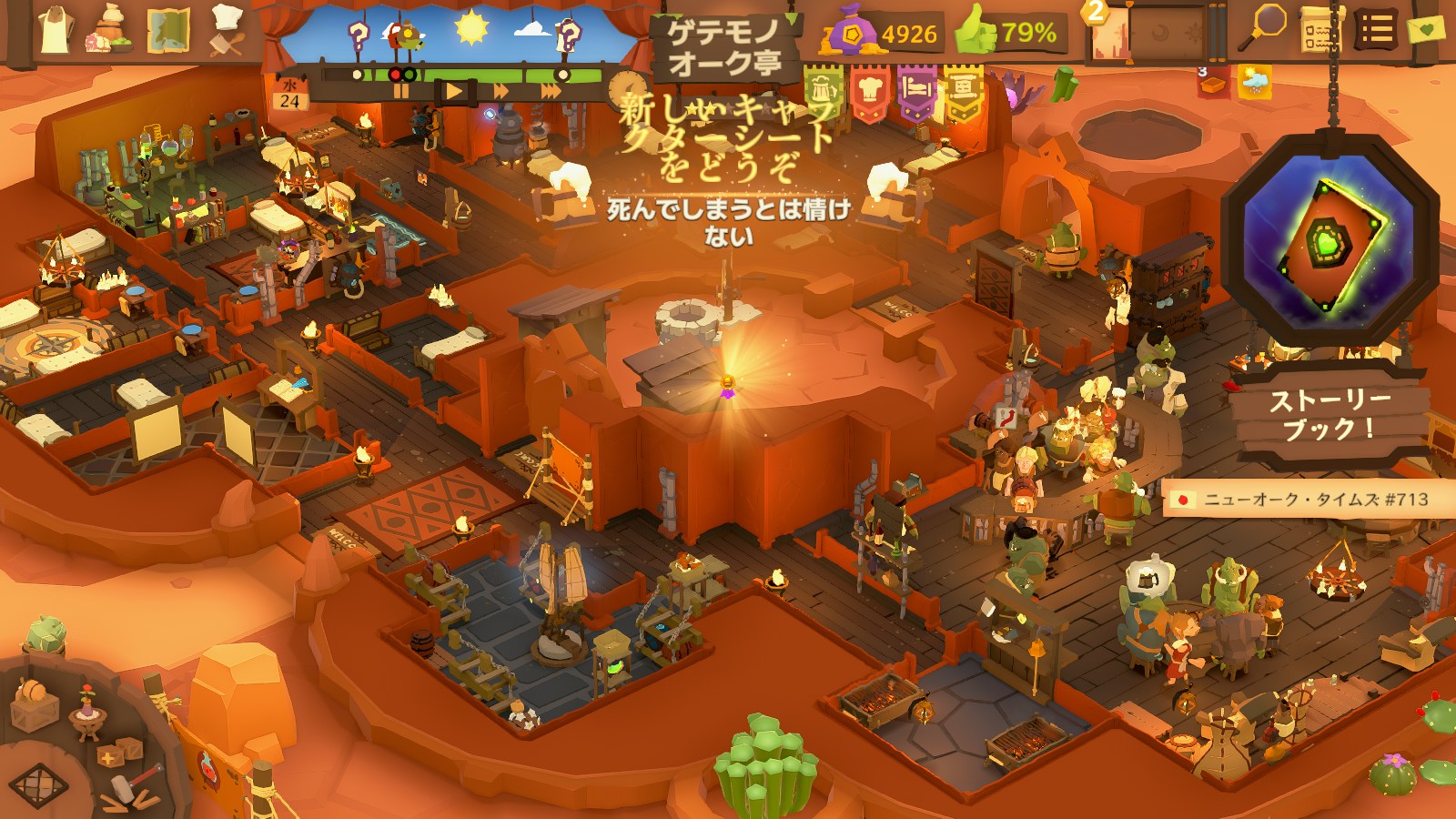This screenshot has width=1456, height=819.
Task: Open the list menu button
Action: 1377,32
